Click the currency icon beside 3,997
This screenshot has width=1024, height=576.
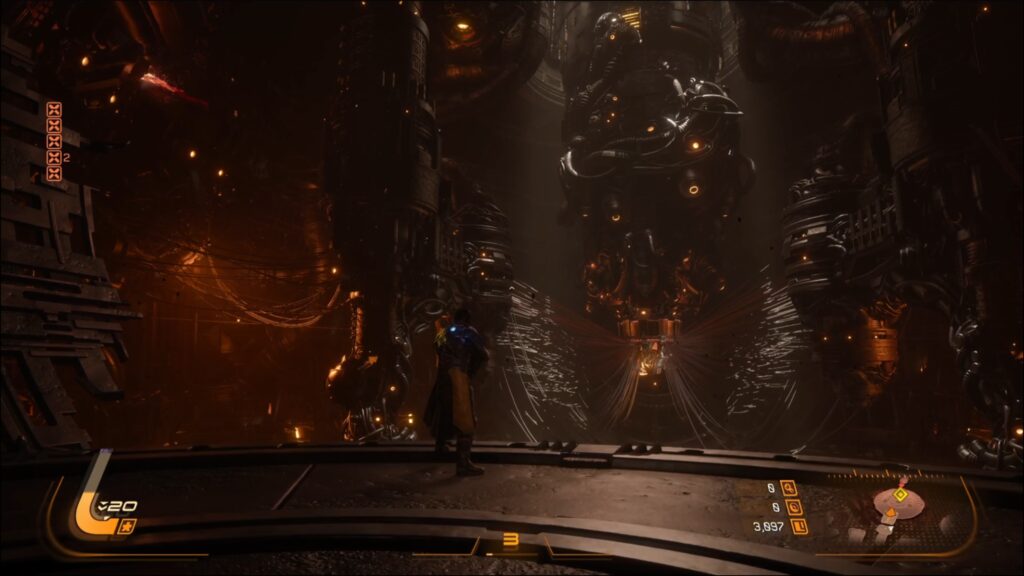pyautogui.click(x=798, y=526)
